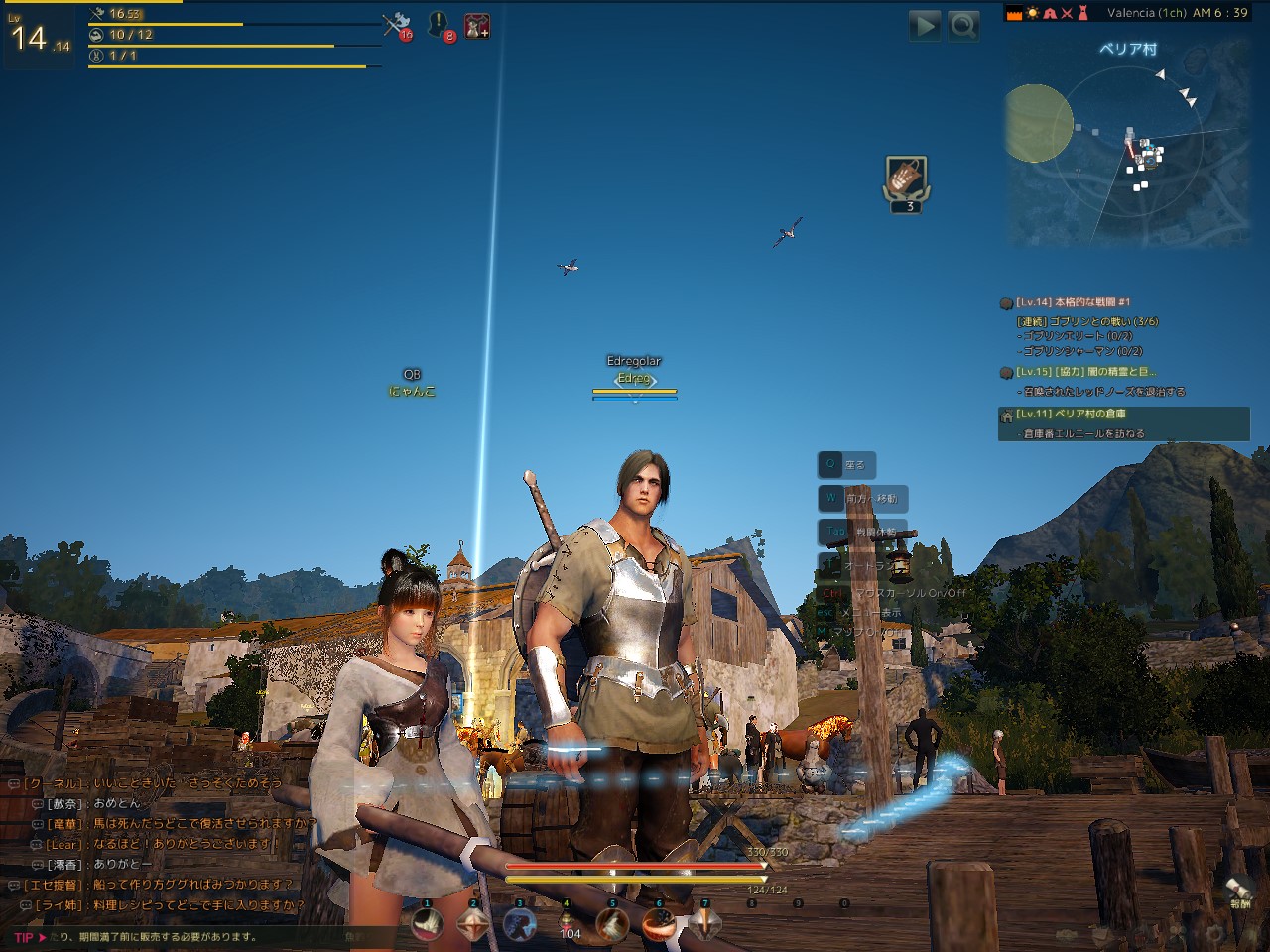Screen dimensions: 1270x952
Task: Click the play triangle button
Action: pyautogui.click(x=924, y=25)
